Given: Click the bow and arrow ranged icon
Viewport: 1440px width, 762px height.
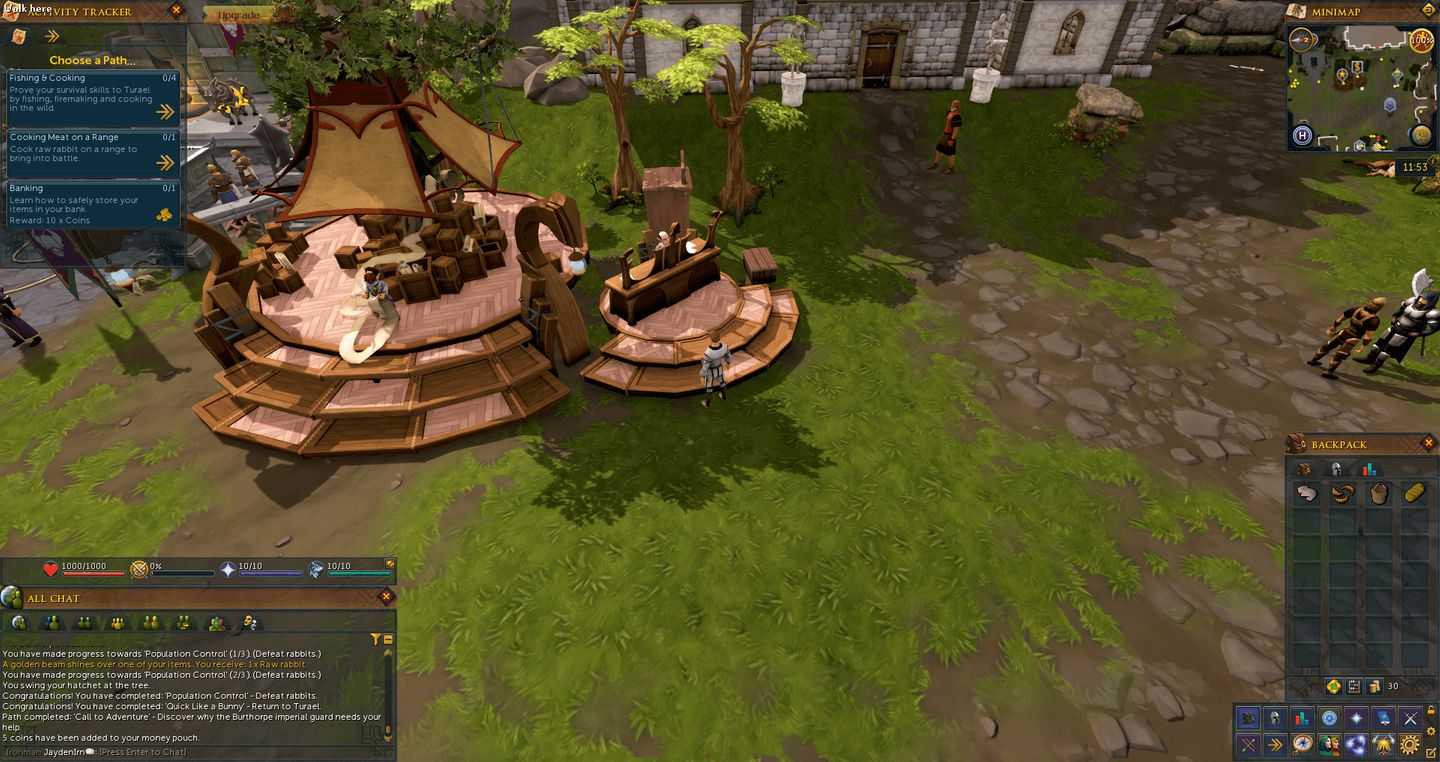Looking at the screenshot, I should (1248, 744).
